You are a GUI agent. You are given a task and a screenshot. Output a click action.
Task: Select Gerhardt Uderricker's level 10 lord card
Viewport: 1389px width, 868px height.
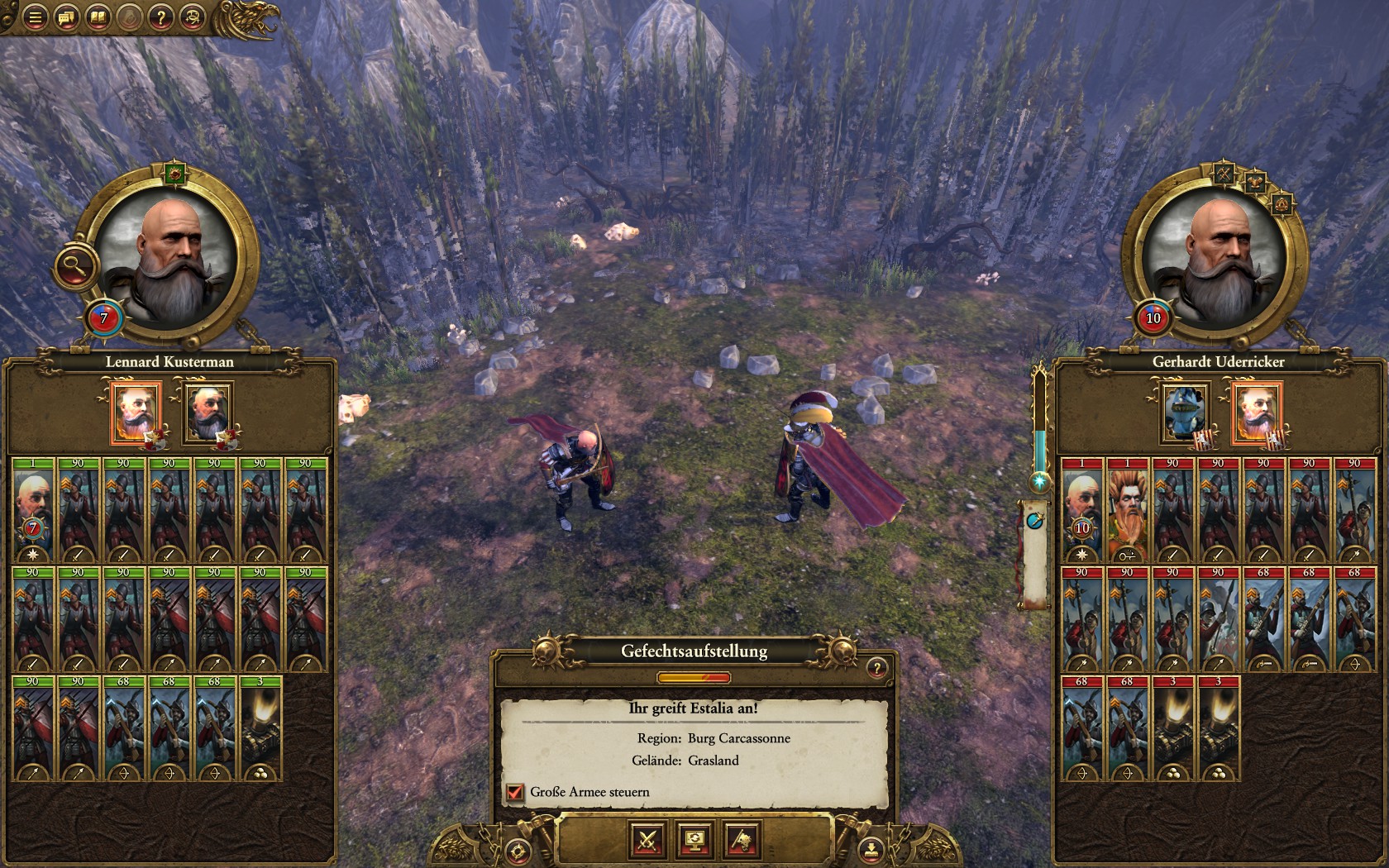(1081, 510)
